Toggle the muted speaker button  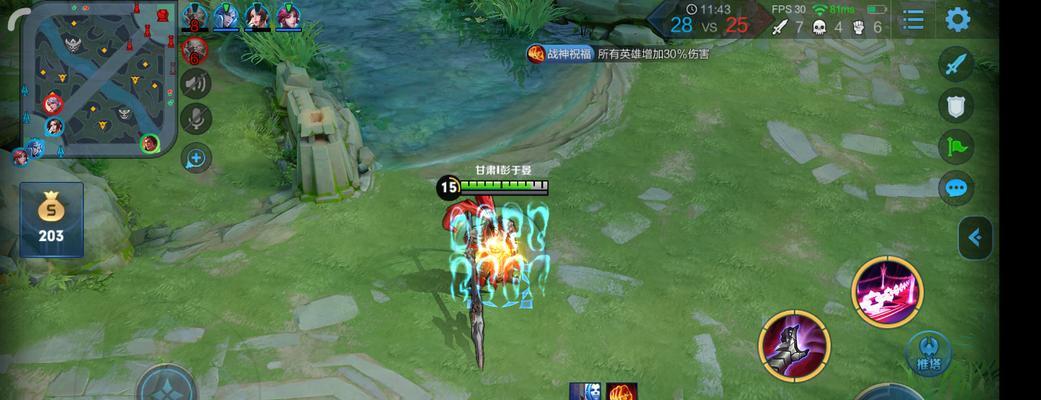pyautogui.click(x=196, y=83)
